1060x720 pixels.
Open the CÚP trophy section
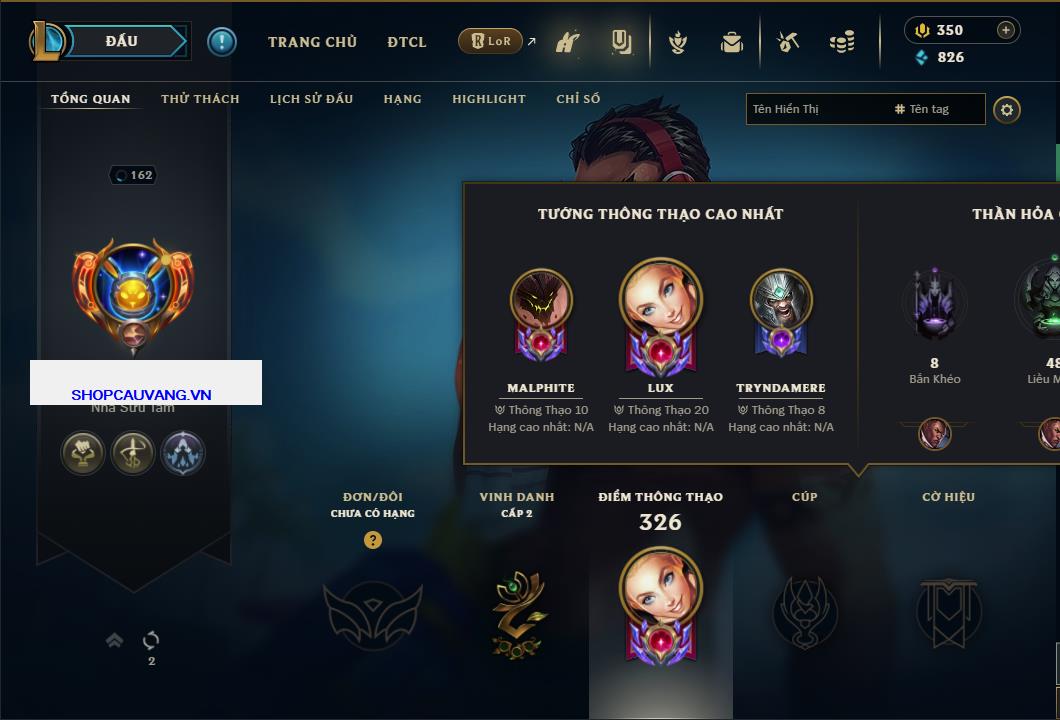805,612
